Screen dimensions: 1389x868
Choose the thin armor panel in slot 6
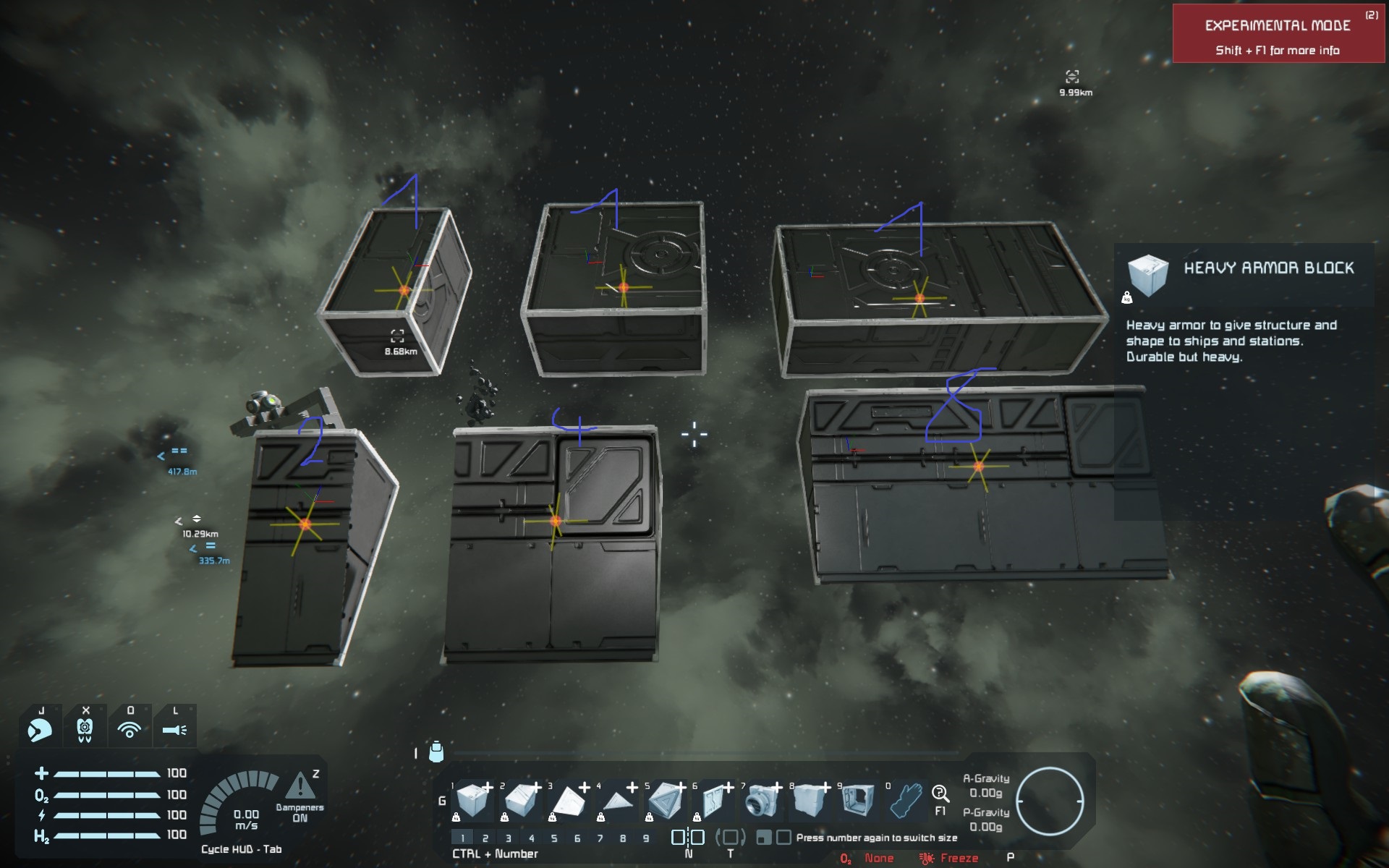[713, 801]
